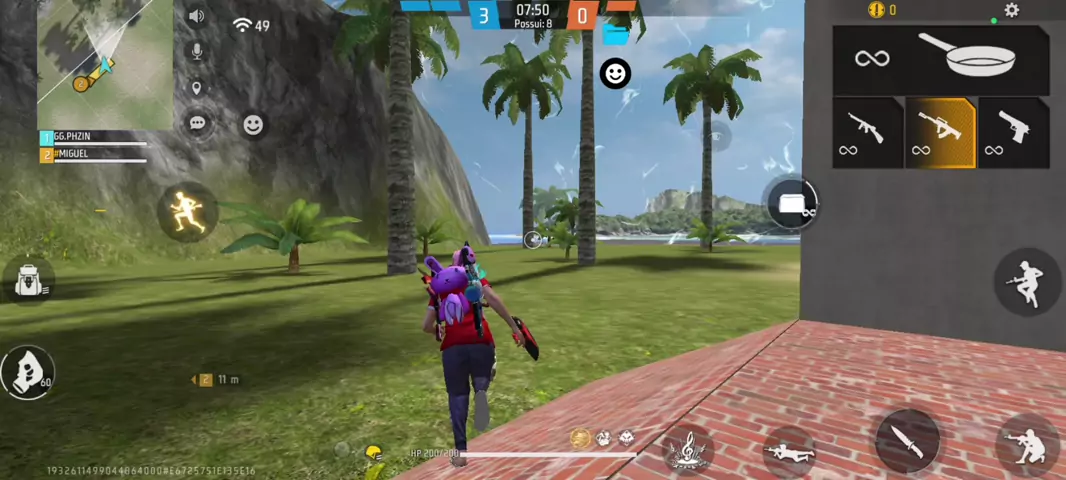Toggle the speaker sound icon

tap(196, 16)
